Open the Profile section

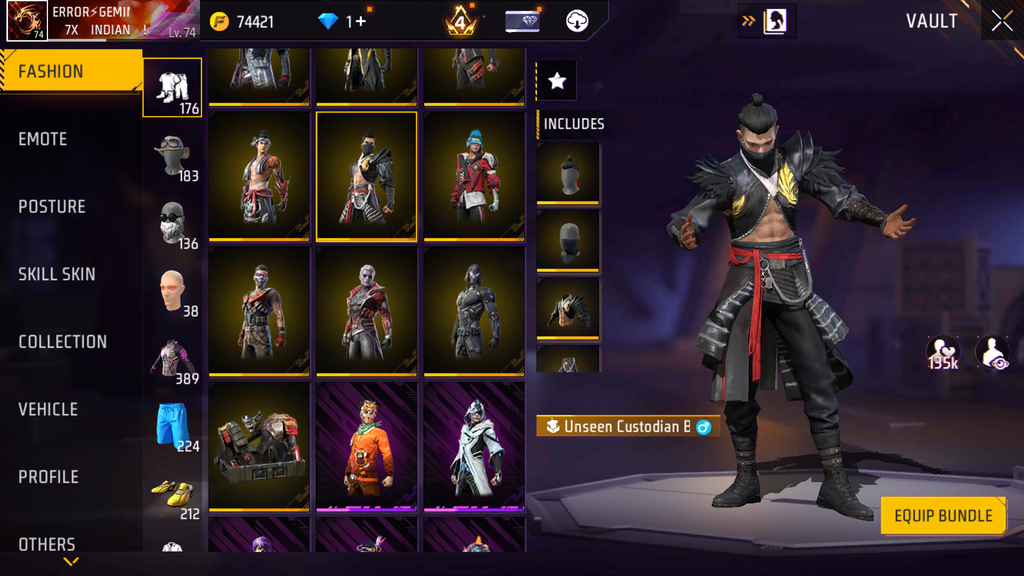[48, 477]
